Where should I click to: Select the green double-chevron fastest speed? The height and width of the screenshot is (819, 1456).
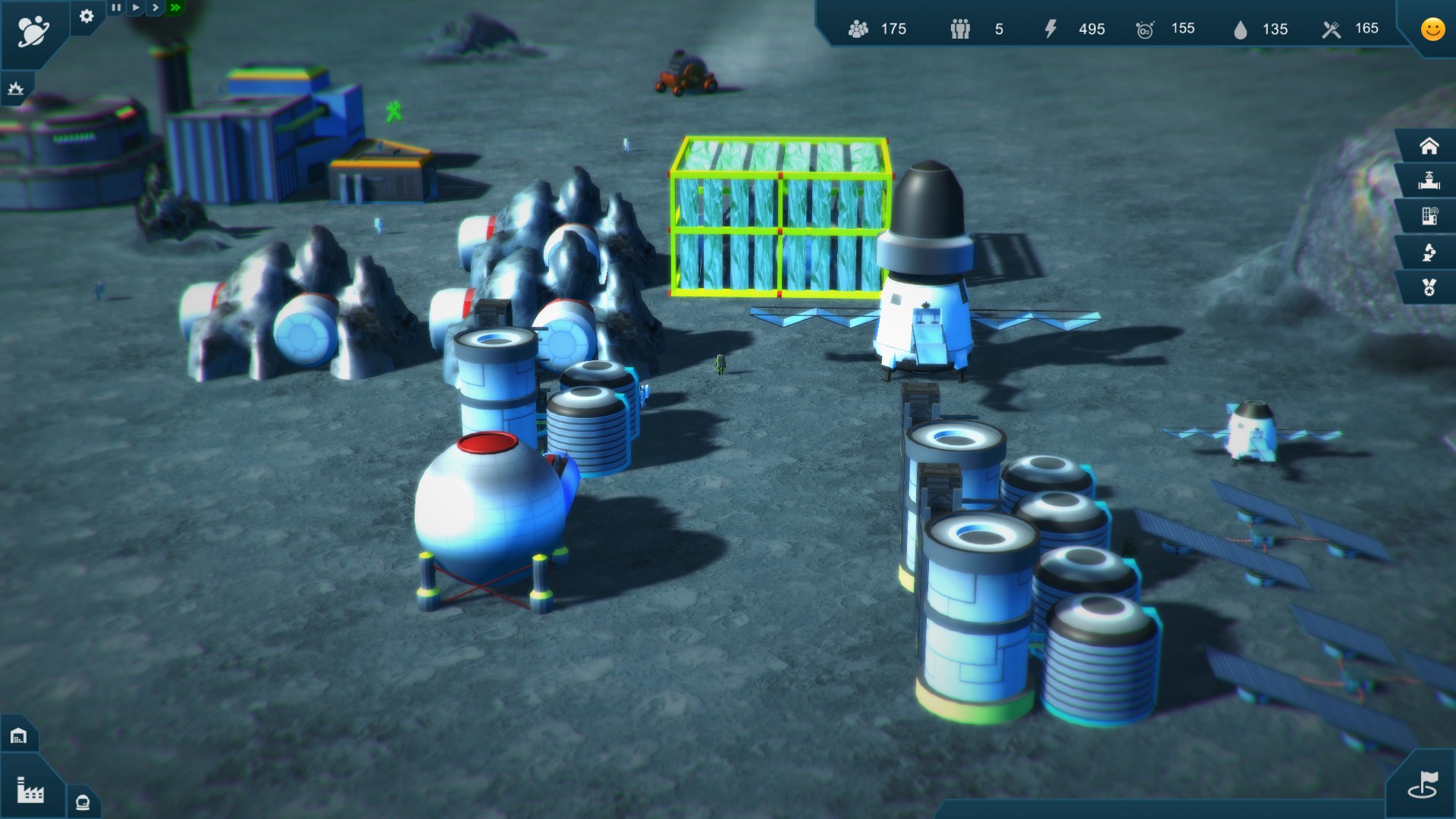pyautogui.click(x=176, y=8)
